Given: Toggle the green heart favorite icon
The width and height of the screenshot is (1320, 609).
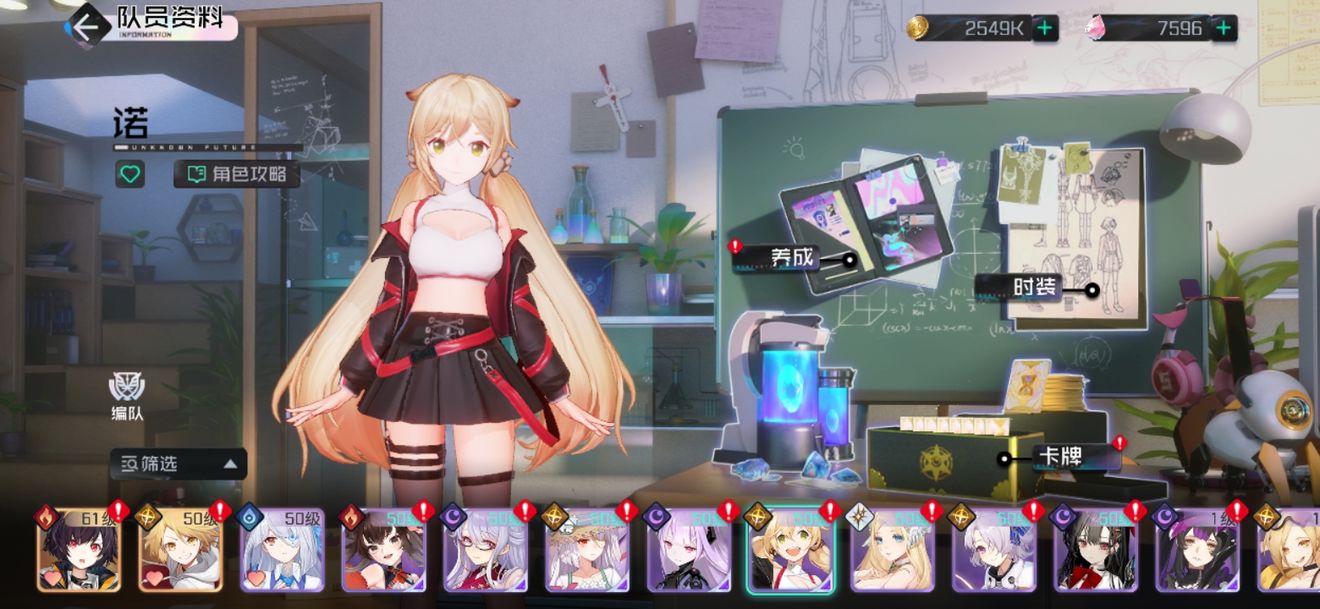Looking at the screenshot, I should pos(129,174).
